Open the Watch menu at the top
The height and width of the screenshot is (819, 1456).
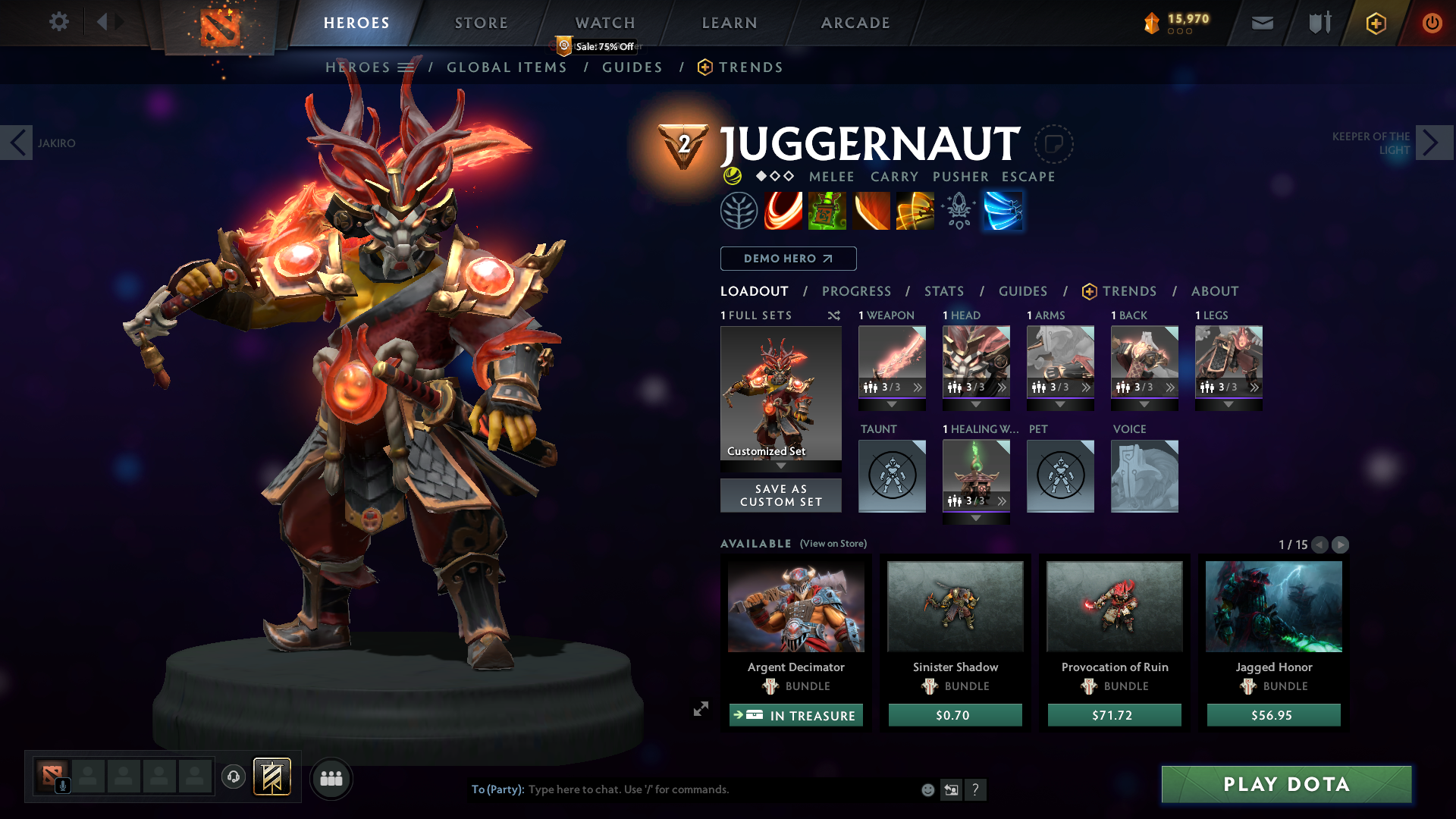pyautogui.click(x=604, y=23)
